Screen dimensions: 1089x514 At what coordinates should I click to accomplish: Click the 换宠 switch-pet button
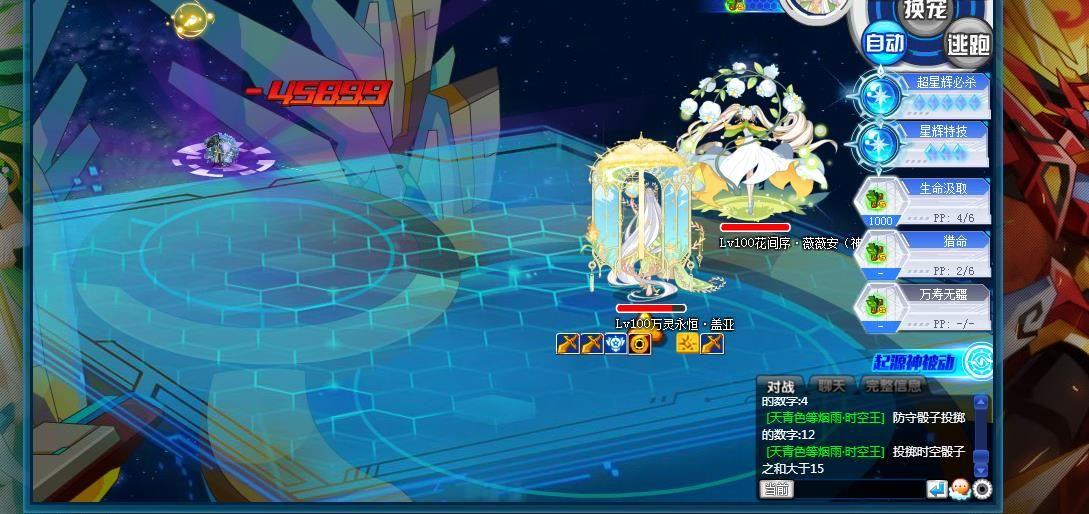pyautogui.click(x=925, y=10)
